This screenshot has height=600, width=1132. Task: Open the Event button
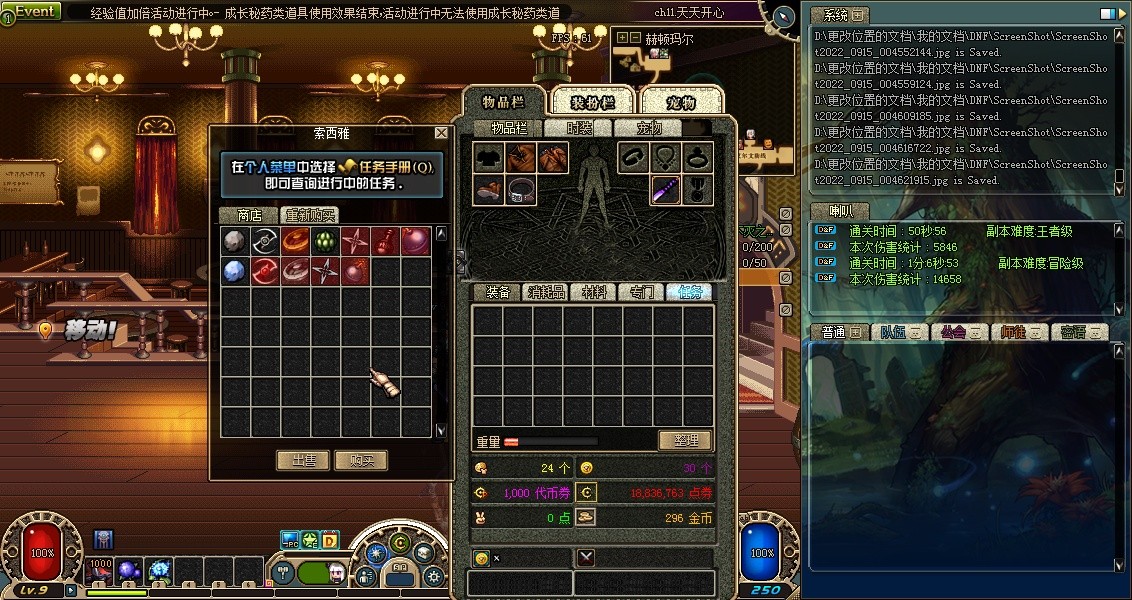tap(32, 12)
